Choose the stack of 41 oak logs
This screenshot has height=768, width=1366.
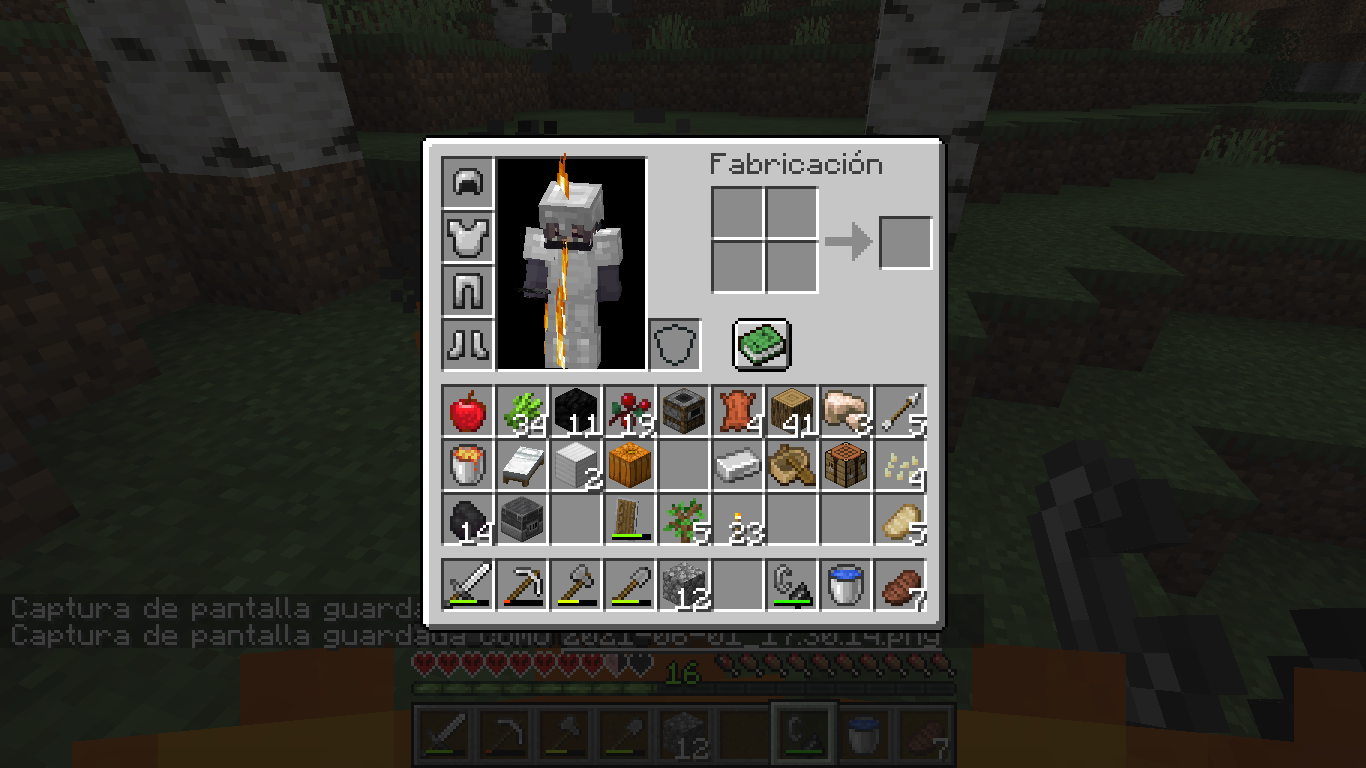pos(791,412)
